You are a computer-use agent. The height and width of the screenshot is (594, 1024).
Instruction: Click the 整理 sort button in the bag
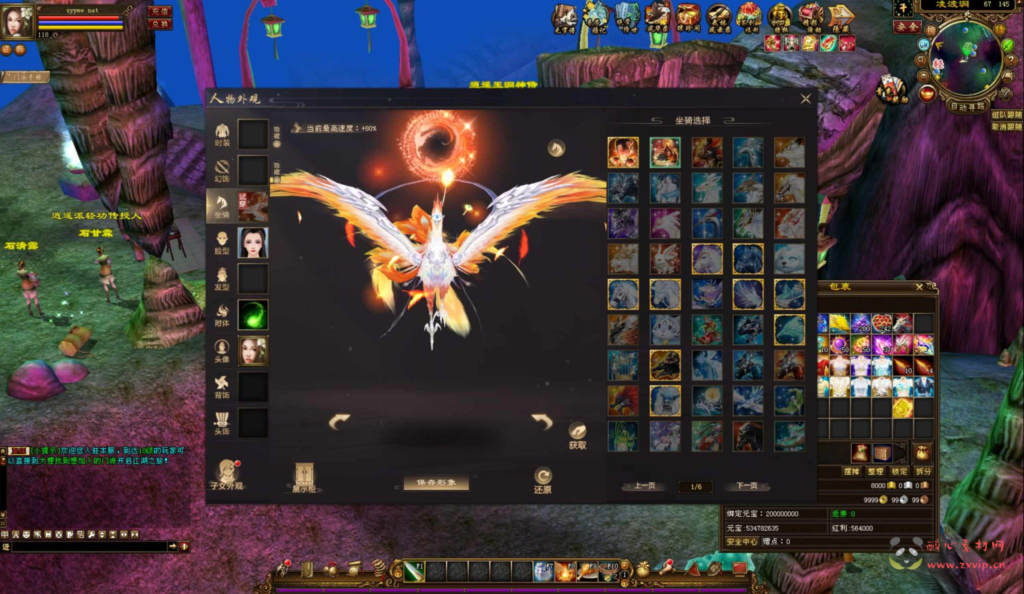874,470
